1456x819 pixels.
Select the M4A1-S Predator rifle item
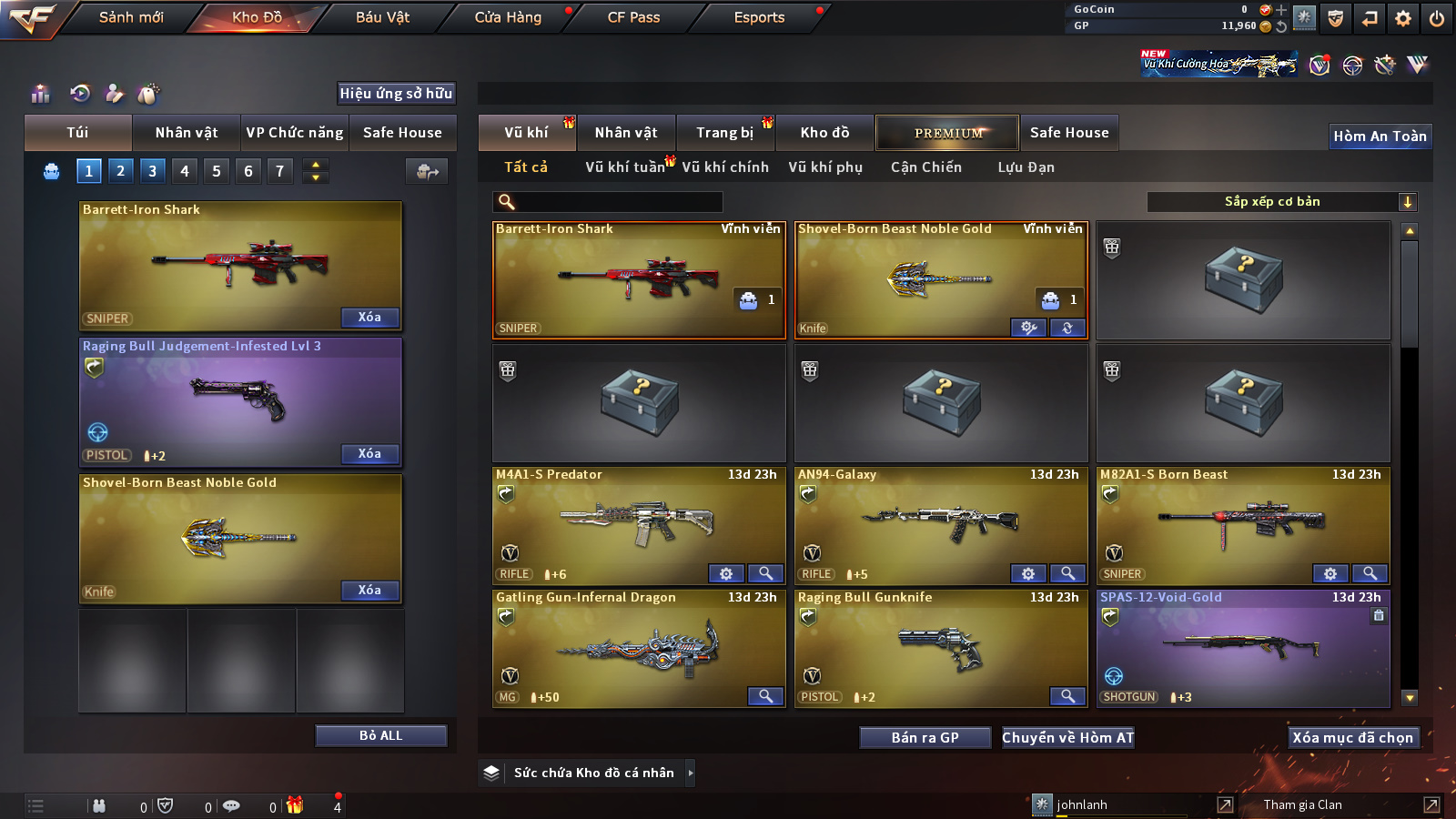click(637, 523)
